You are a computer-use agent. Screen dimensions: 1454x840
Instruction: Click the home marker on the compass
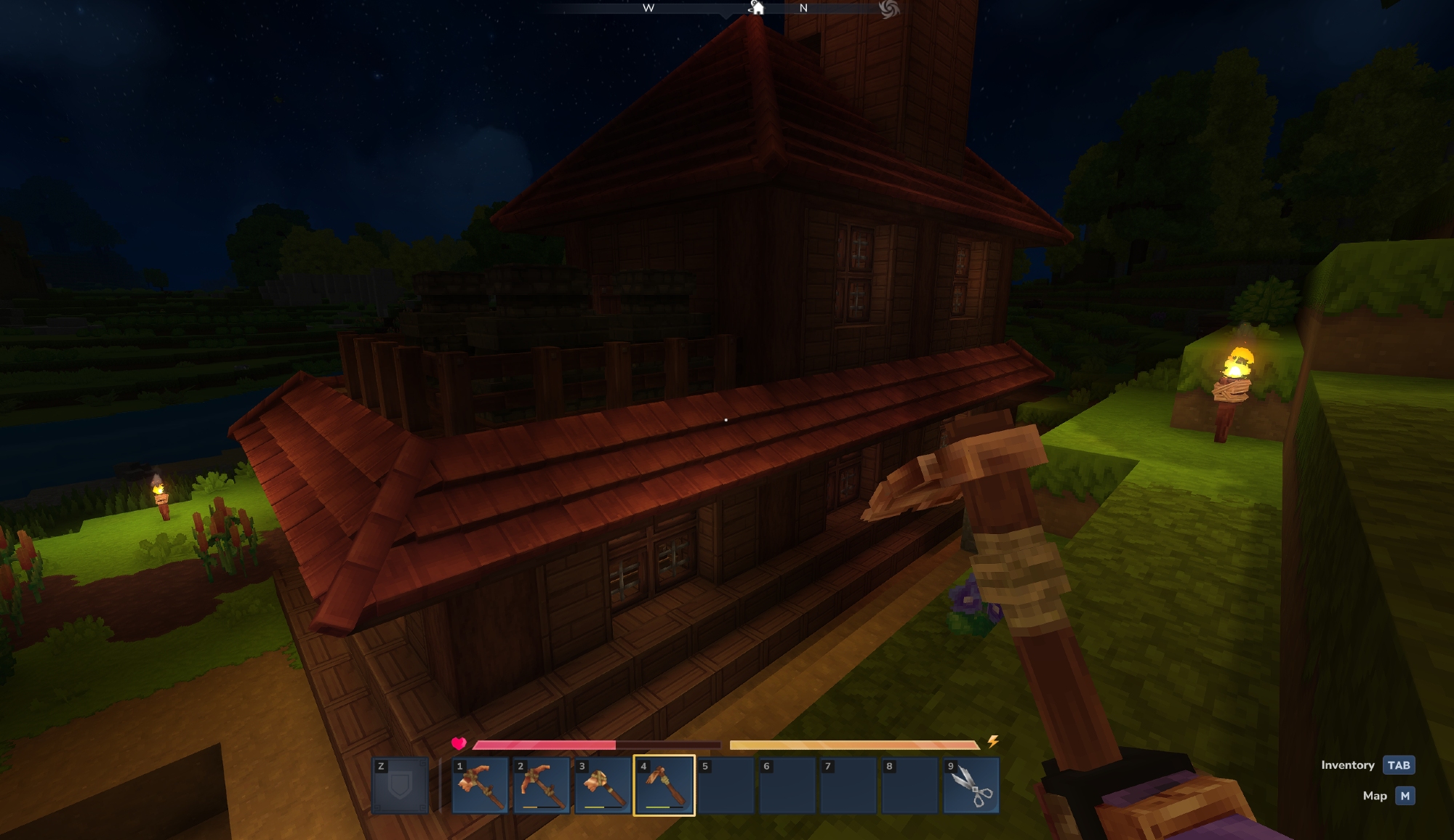click(757, 8)
